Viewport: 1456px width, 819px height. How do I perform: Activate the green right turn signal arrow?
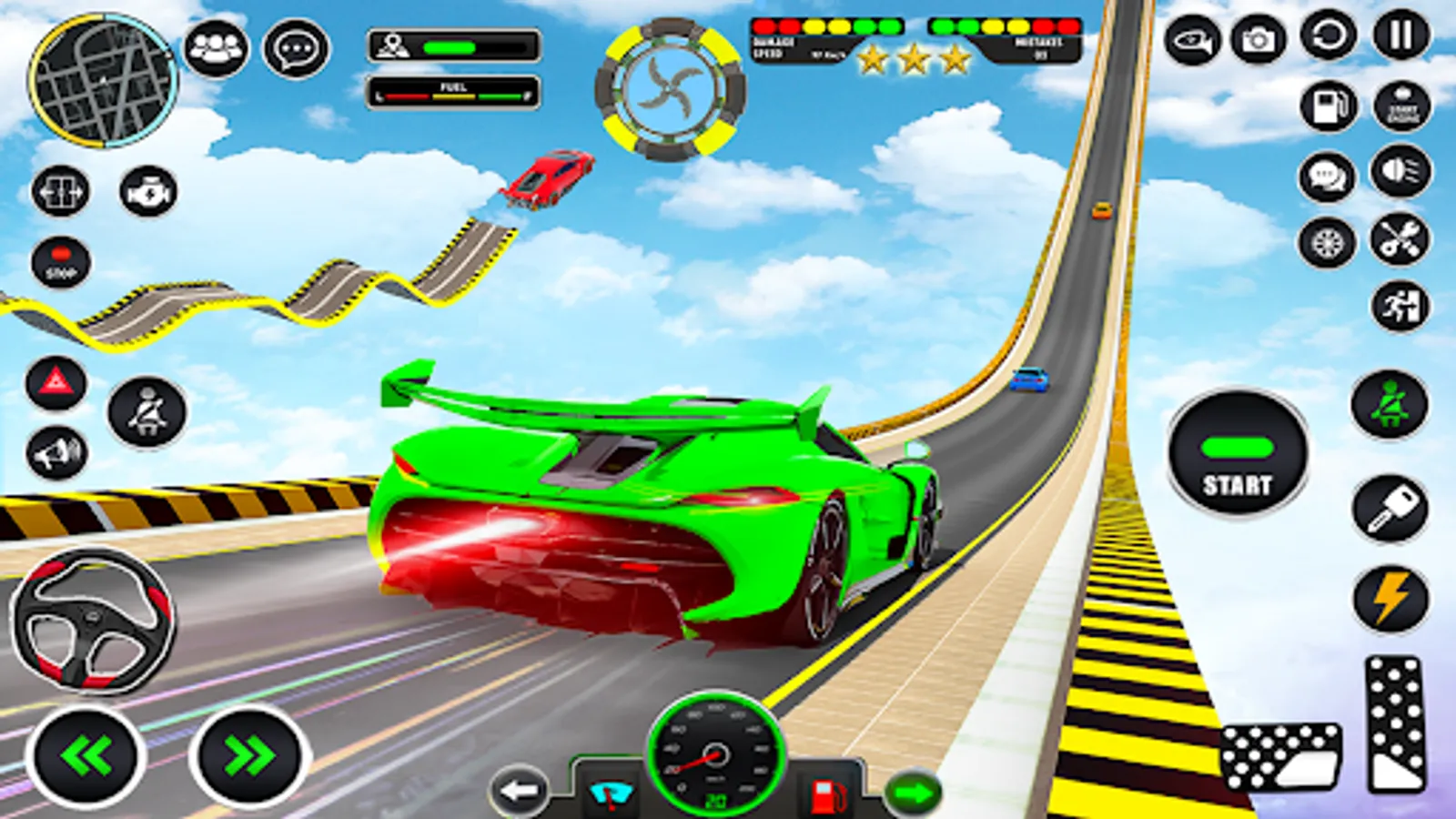[x=912, y=793]
